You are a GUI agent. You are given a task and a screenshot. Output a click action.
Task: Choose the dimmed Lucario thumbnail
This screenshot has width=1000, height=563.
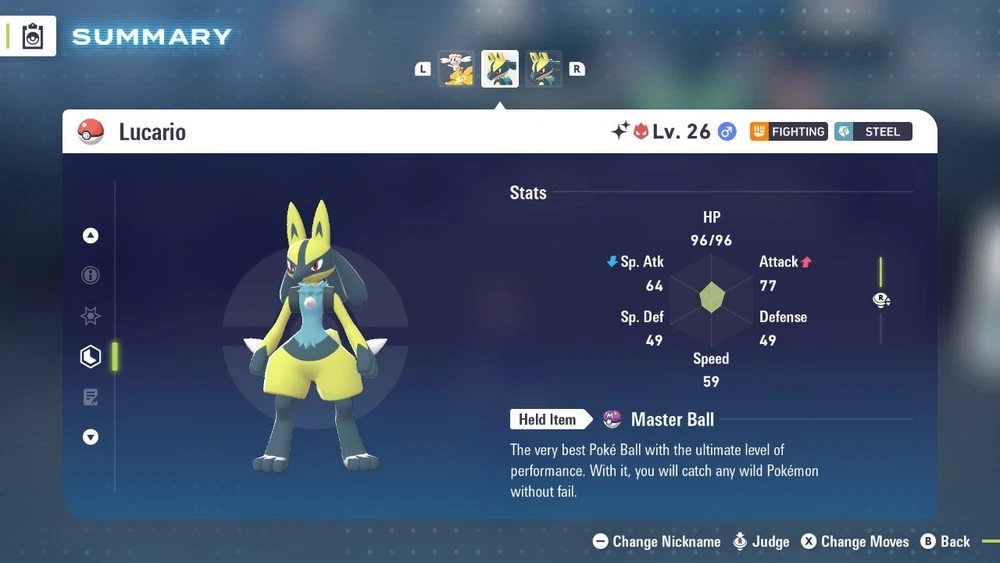click(x=544, y=69)
